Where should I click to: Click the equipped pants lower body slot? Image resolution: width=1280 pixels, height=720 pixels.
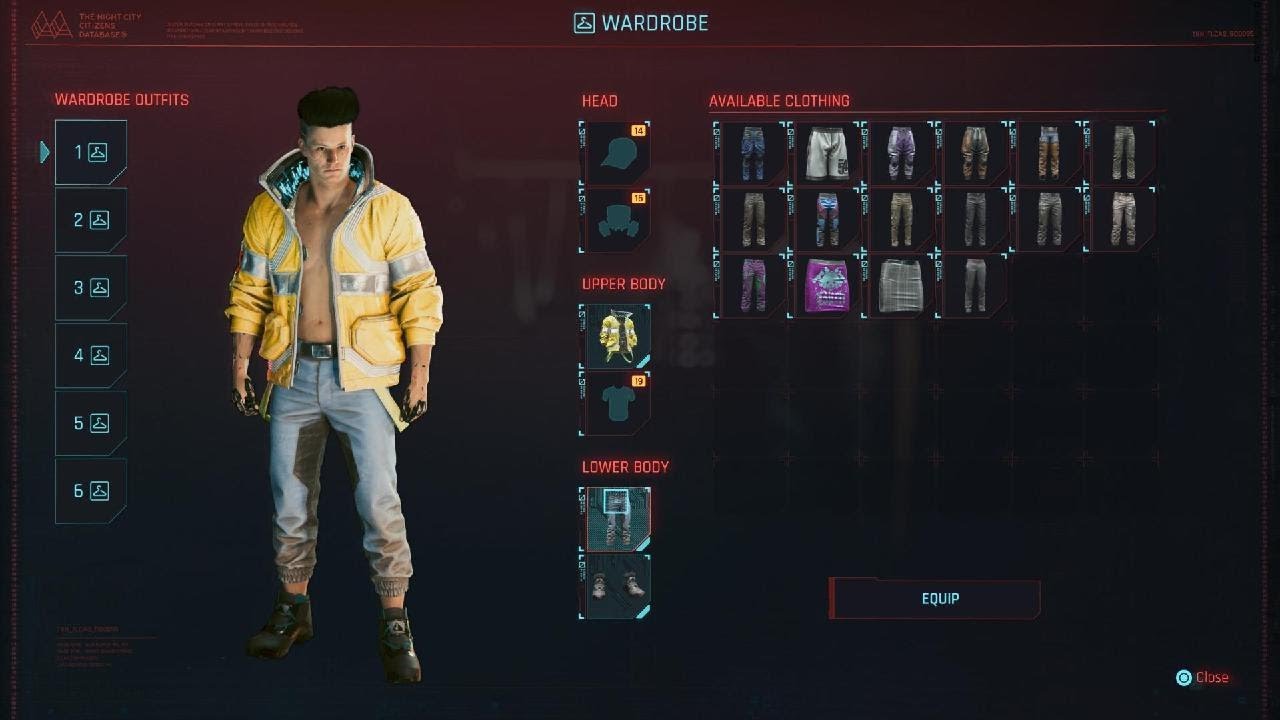(615, 519)
